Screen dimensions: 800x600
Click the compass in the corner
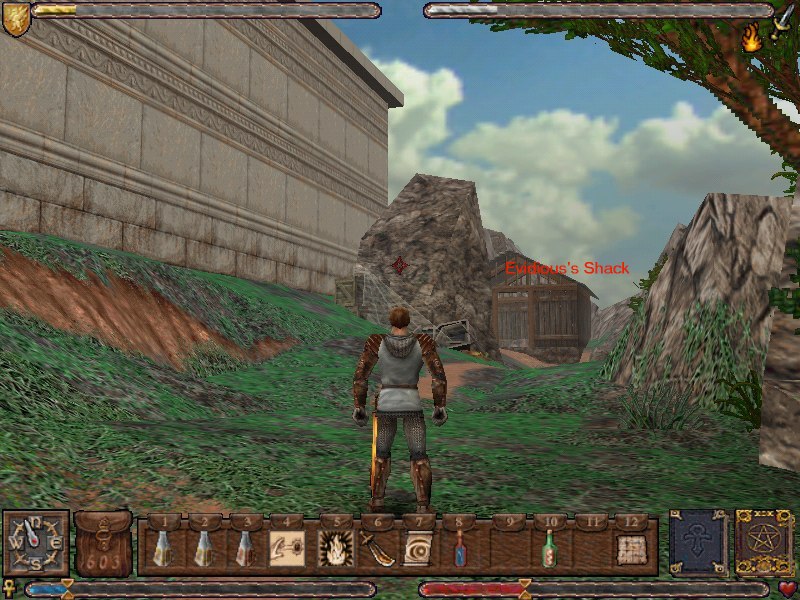click(x=36, y=543)
